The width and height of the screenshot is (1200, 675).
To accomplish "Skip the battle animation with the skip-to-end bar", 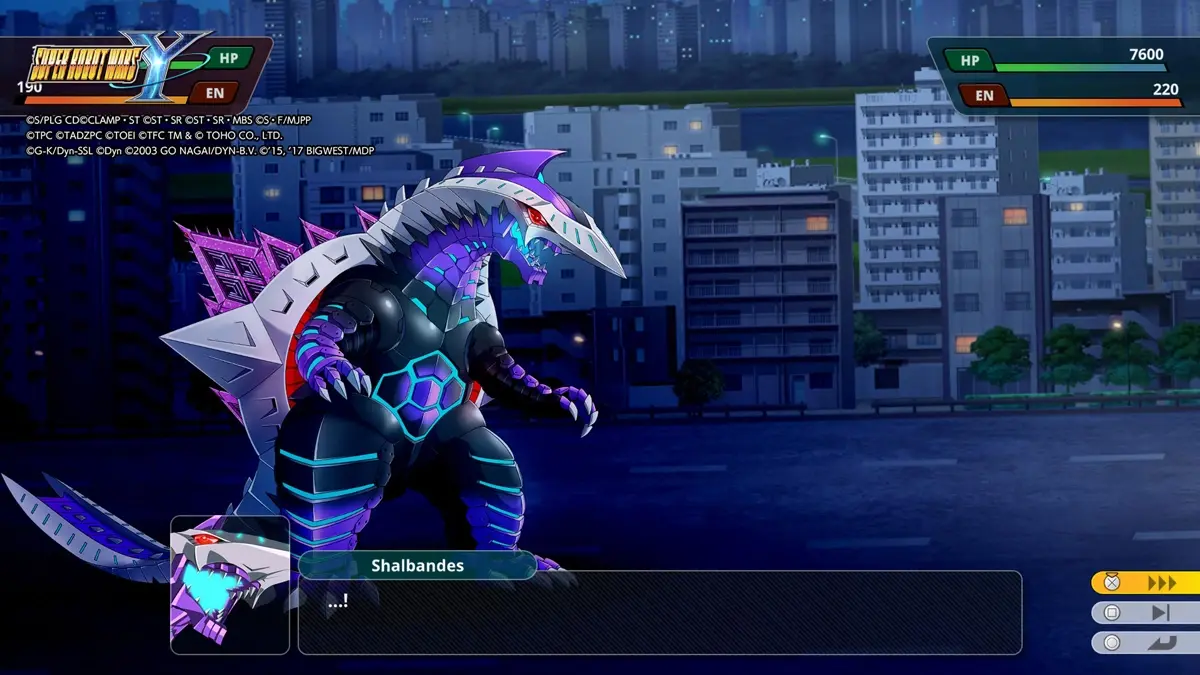I will [1145, 613].
